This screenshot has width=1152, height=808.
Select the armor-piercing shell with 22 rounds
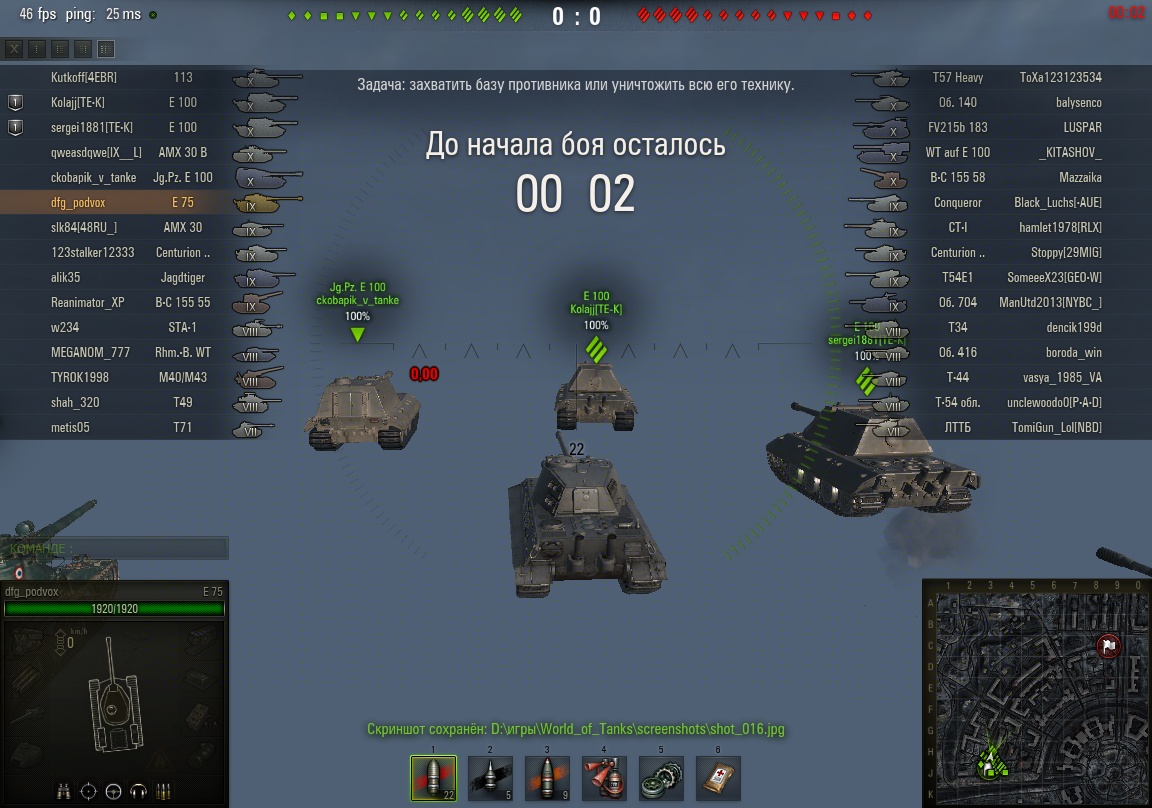pyautogui.click(x=433, y=777)
